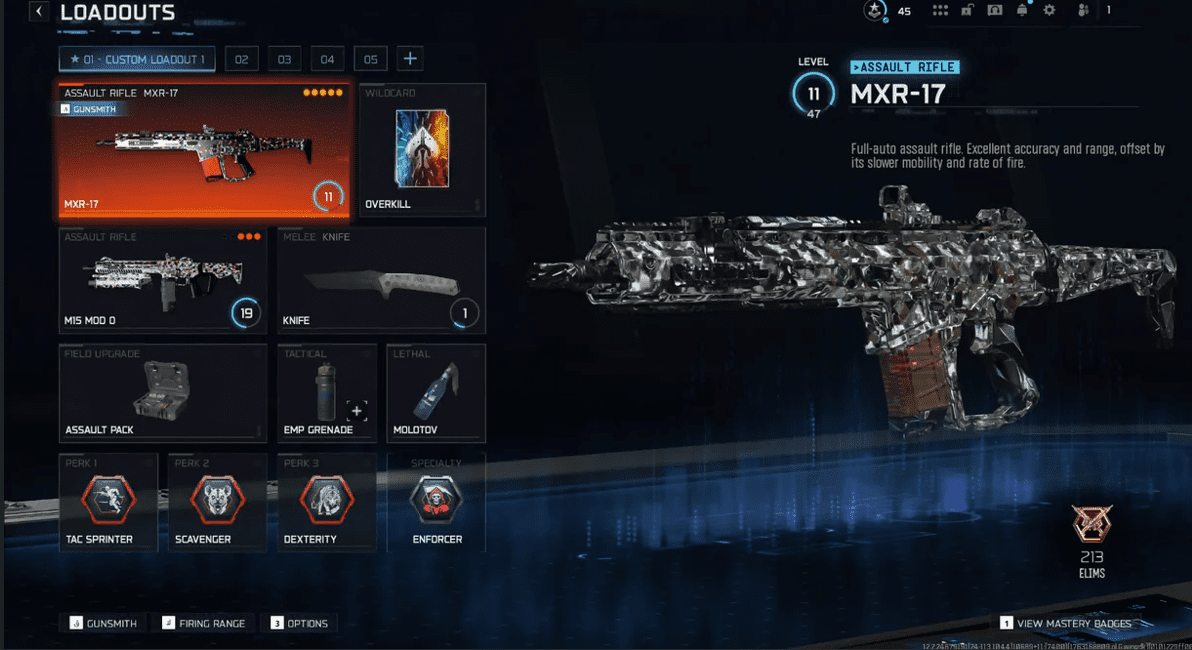Select the EMP Grenade tactical slot

pyautogui.click(x=327, y=393)
